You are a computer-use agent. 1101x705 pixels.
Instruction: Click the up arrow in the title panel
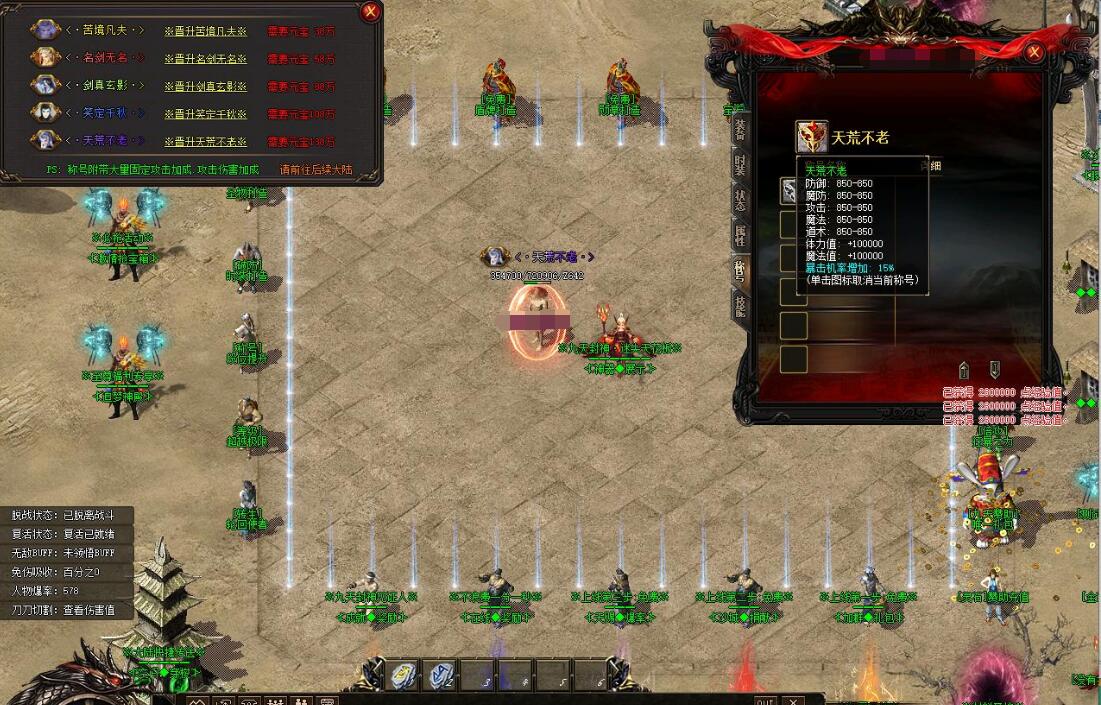coord(963,369)
